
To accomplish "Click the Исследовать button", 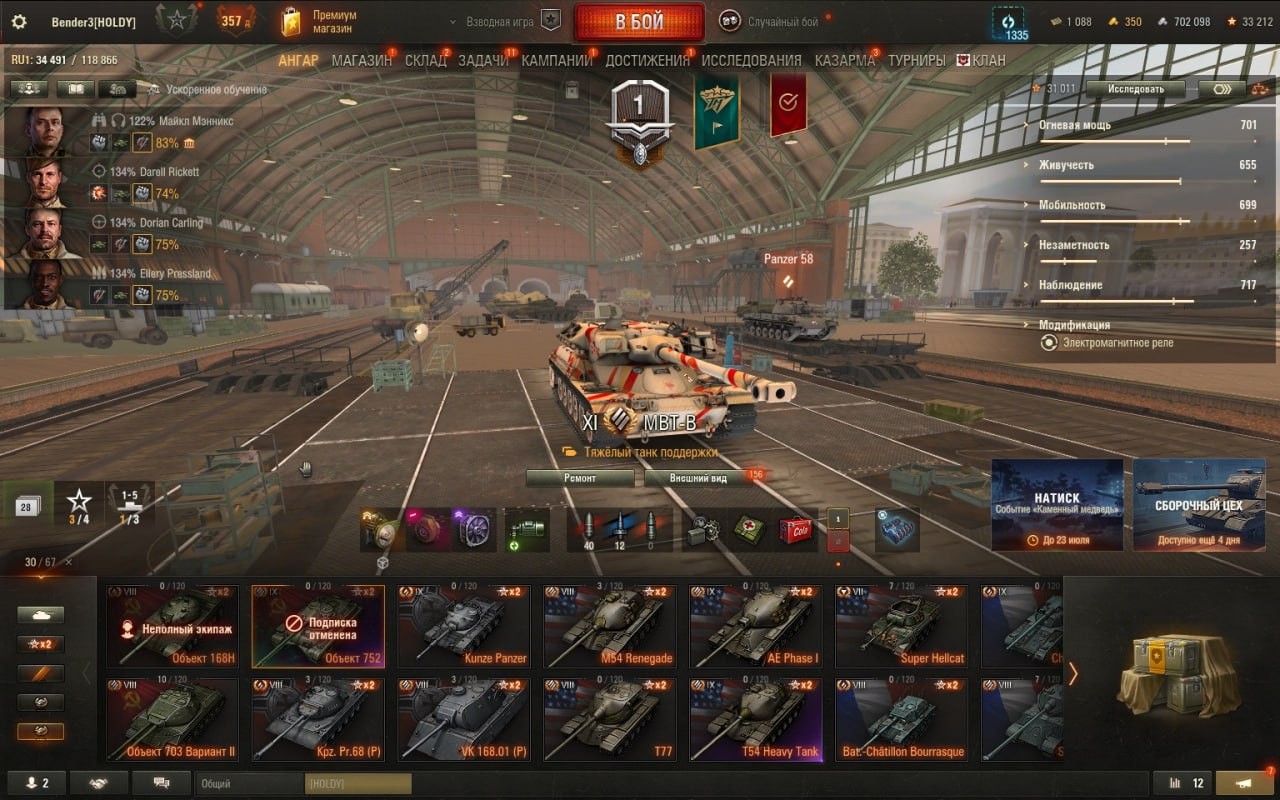I will coord(1135,89).
